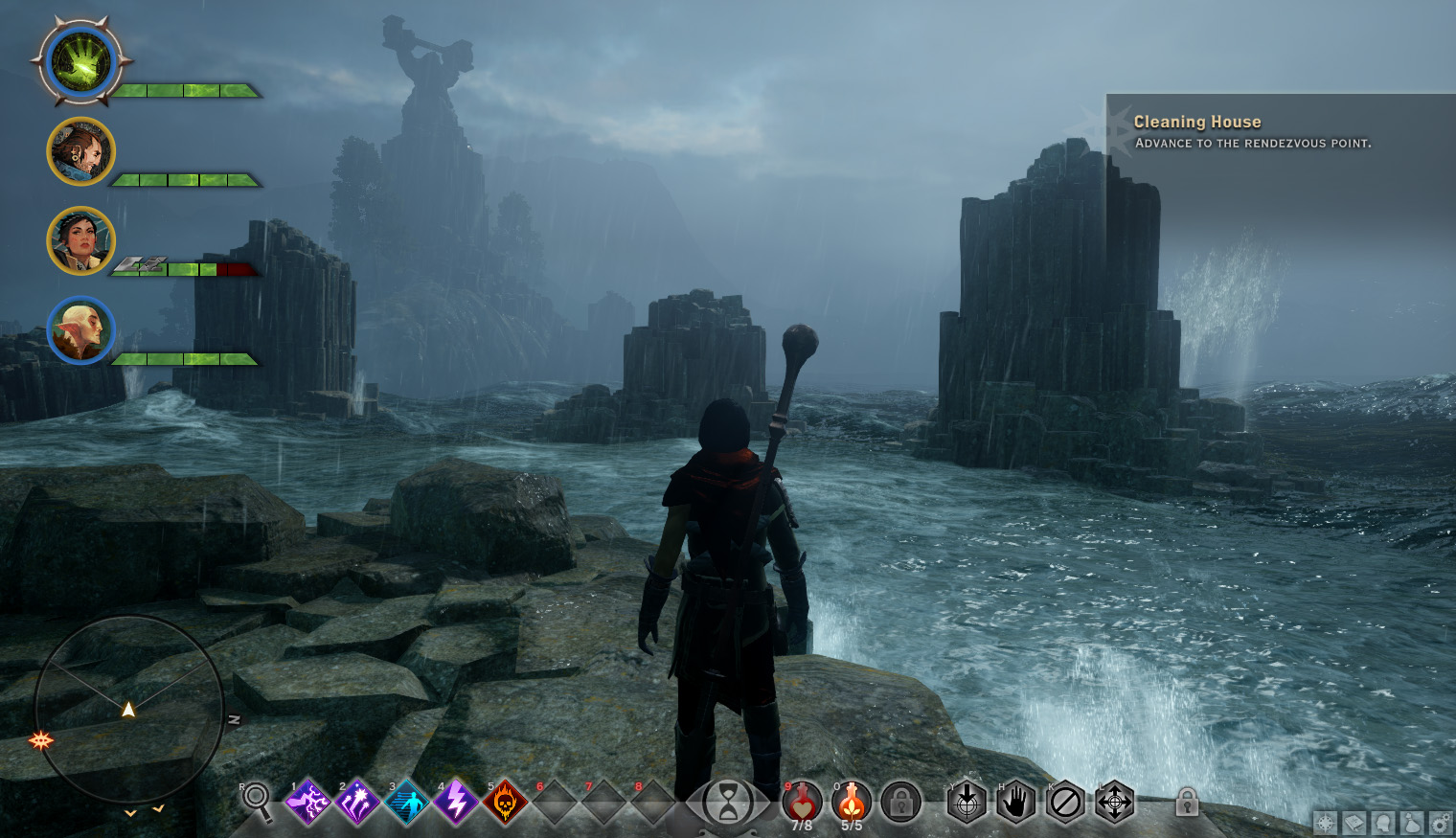Choose the bald elf companion portrait
The width and height of the screenshot is (1456, 838).
point(80,330)
